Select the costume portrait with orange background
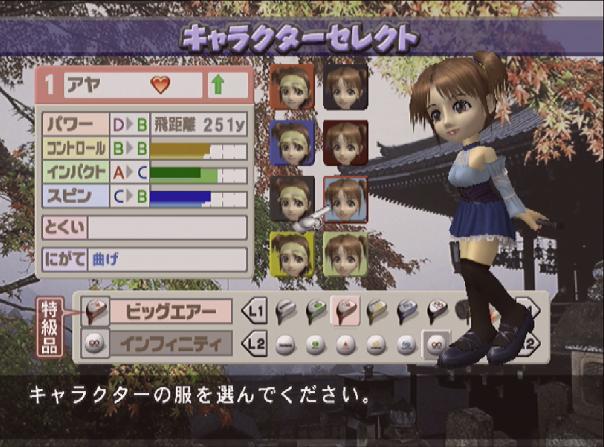The image size is (604, 447). coord(292,87)
